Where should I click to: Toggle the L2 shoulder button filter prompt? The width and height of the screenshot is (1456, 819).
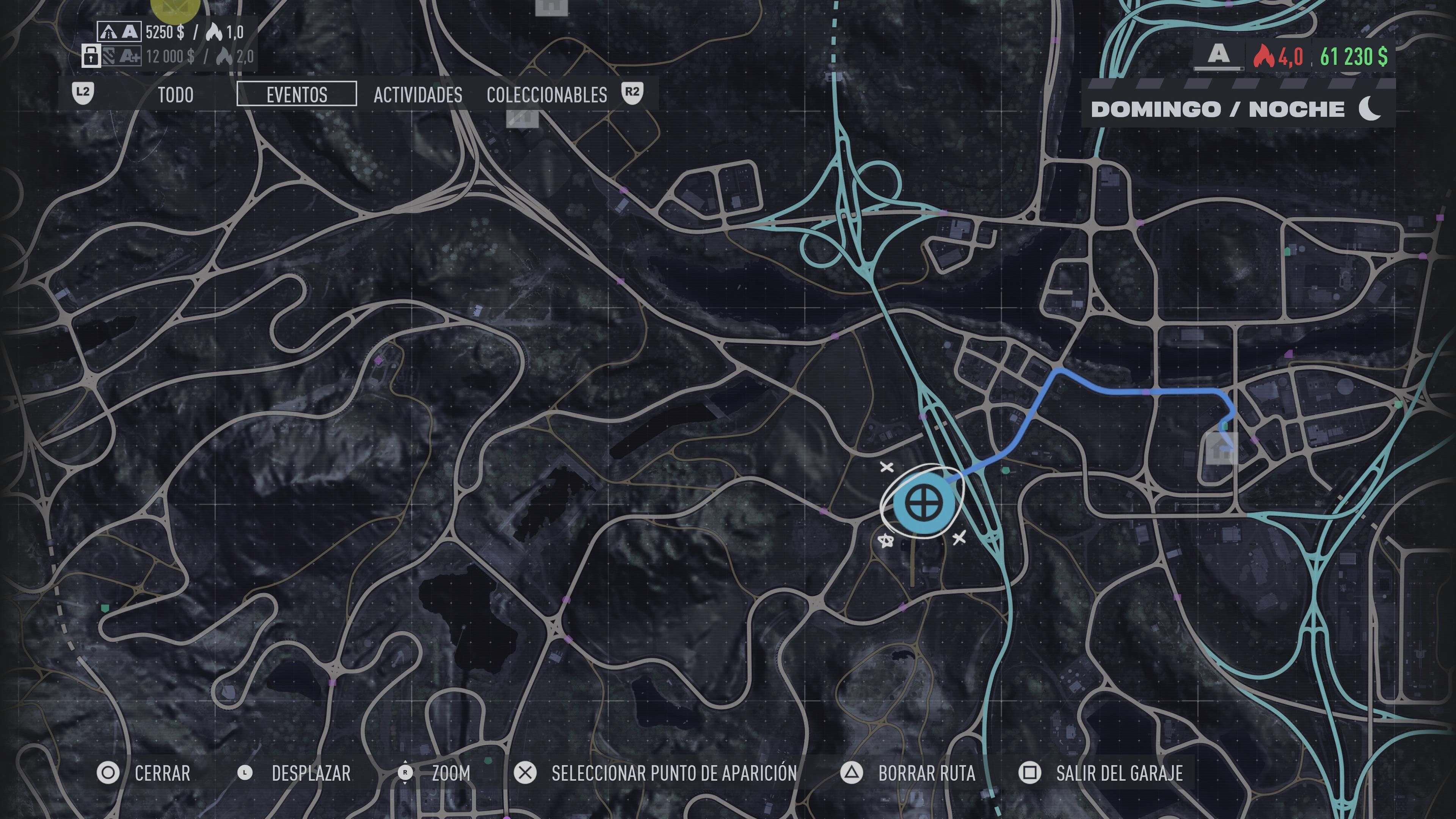(x=82, y=95)
